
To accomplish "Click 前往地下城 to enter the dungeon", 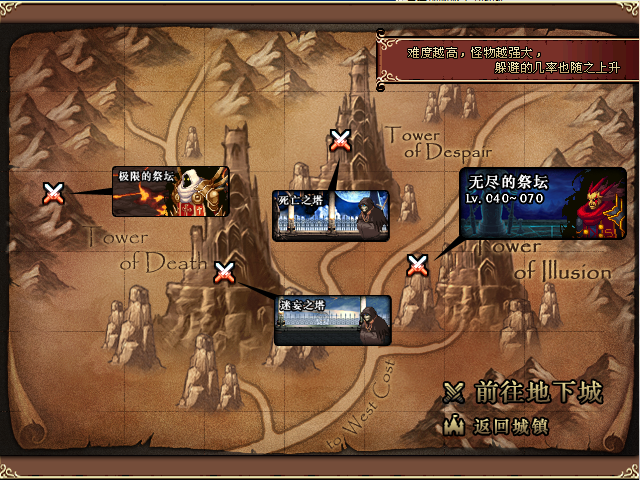I will tap(525, 393).
